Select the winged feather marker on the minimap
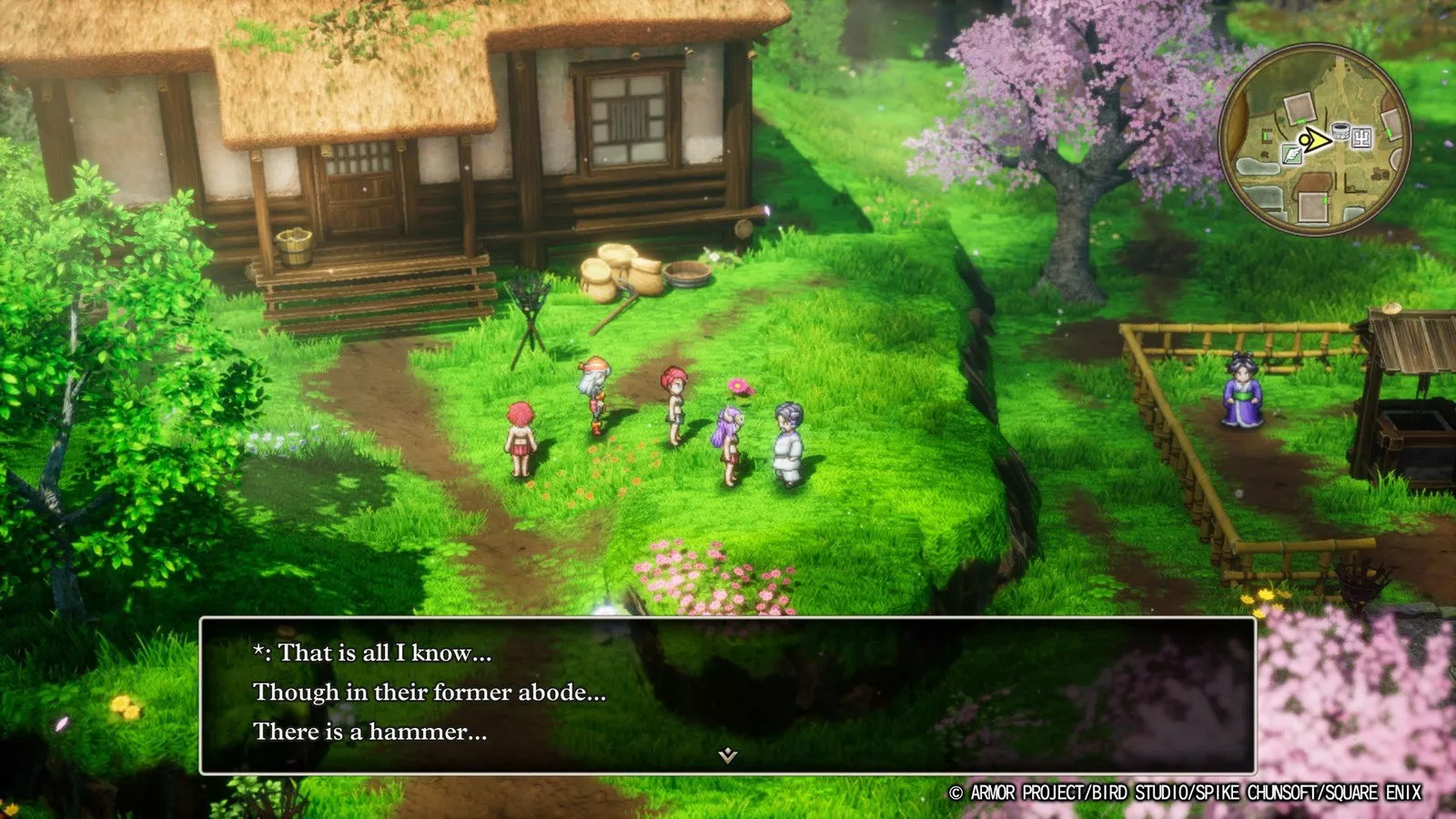1456x819 pixels. [1291, 156]
